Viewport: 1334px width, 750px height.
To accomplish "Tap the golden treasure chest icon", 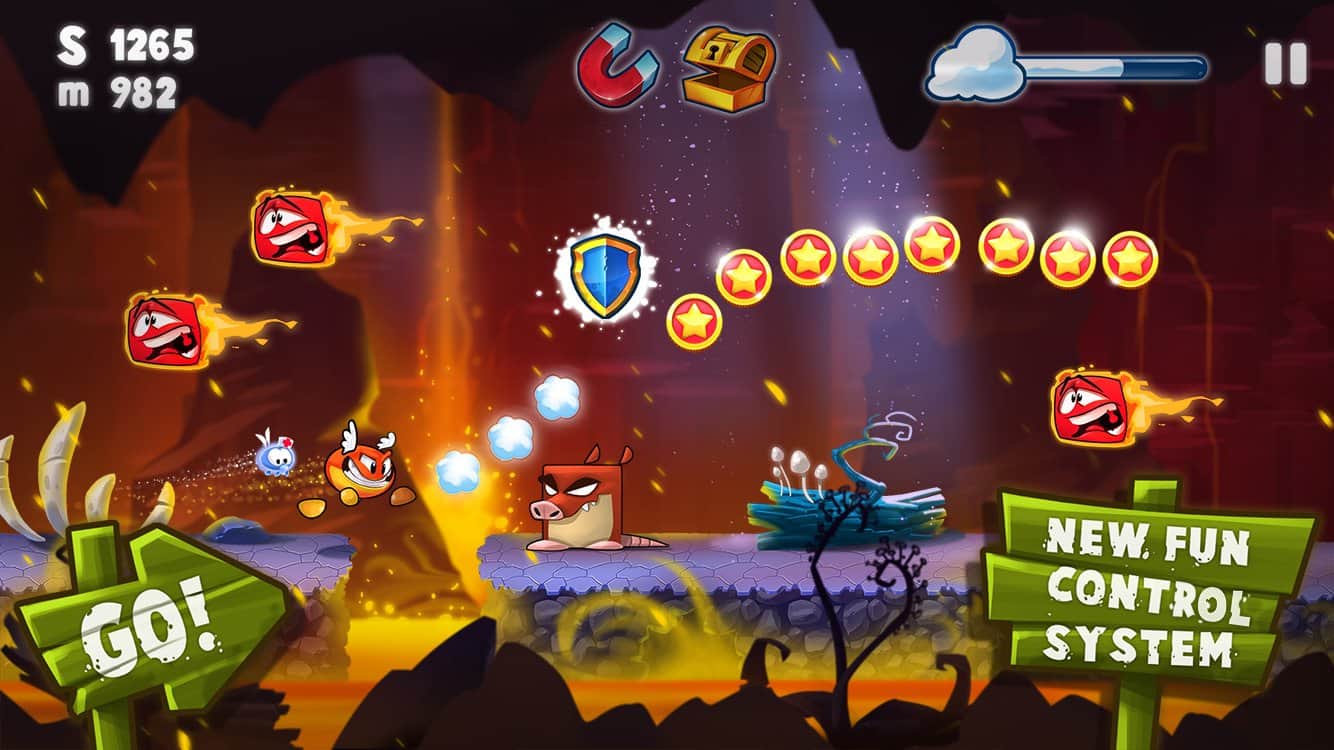I will pyautogui.click(x=728, y=68).
